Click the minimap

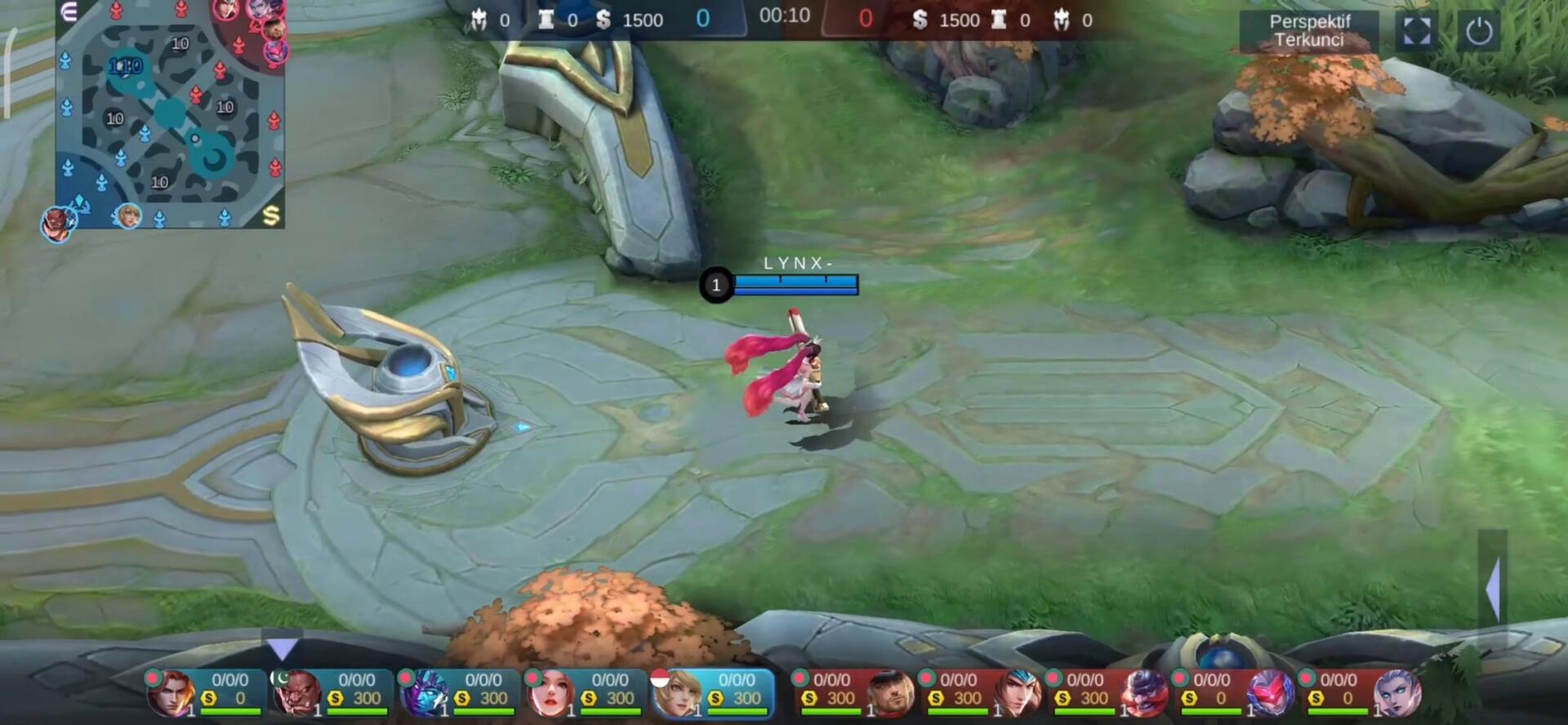(170, 114)
